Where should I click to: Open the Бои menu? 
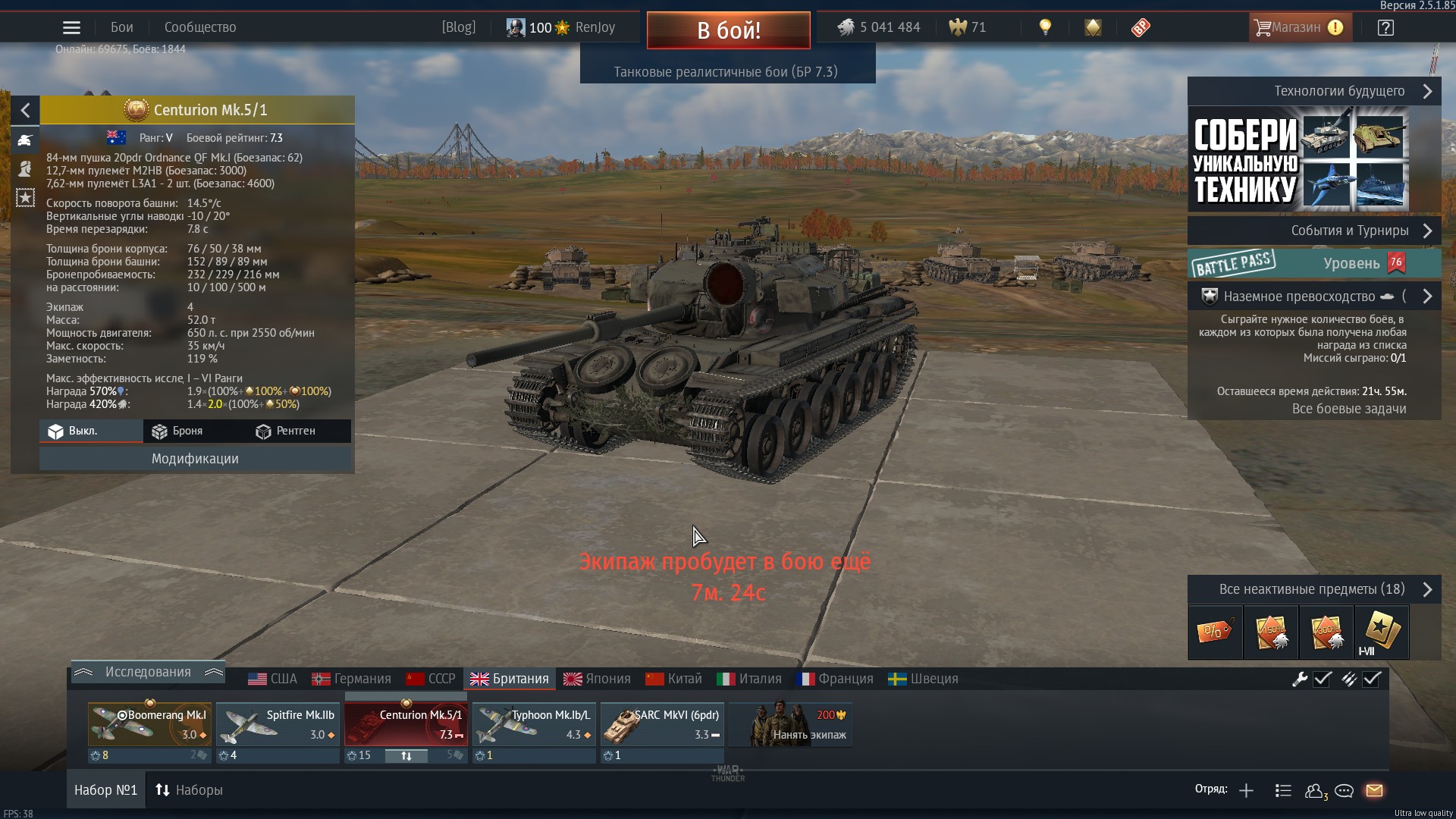click(121, 28)
